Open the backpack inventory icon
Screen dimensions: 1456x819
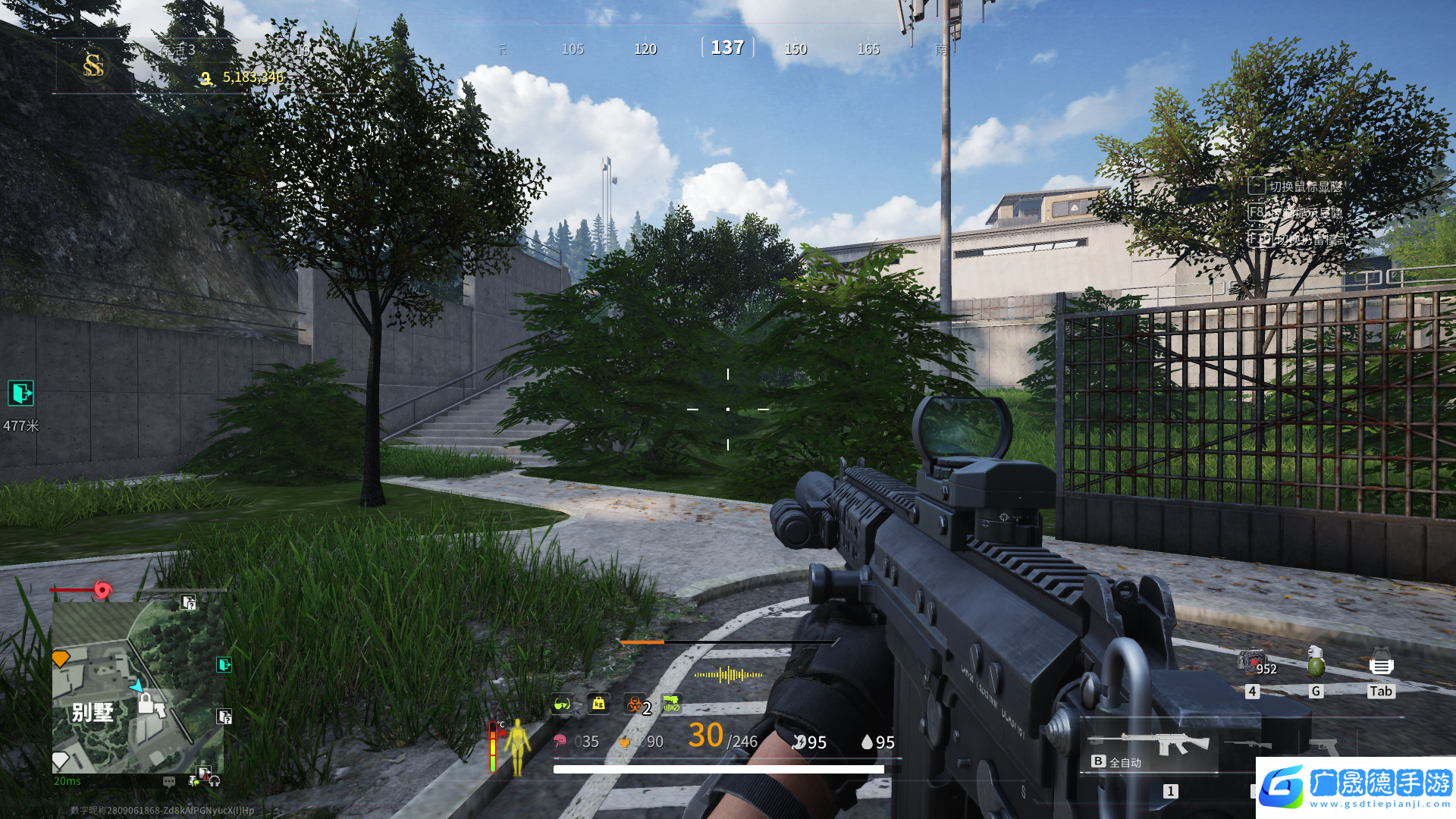1381,664
